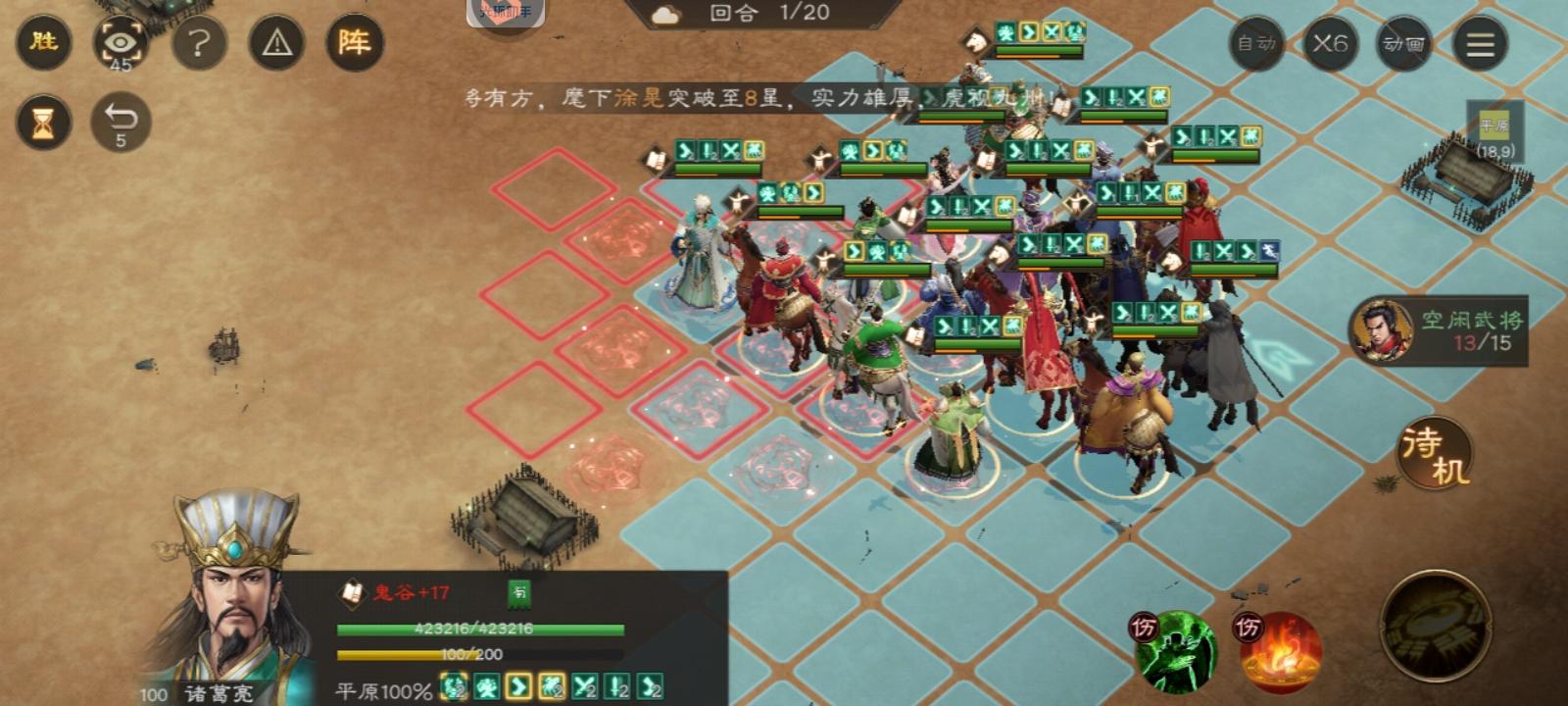Click the 胜 victory conditions icon
The image size is (1568, 706).
tap(42, 43)
